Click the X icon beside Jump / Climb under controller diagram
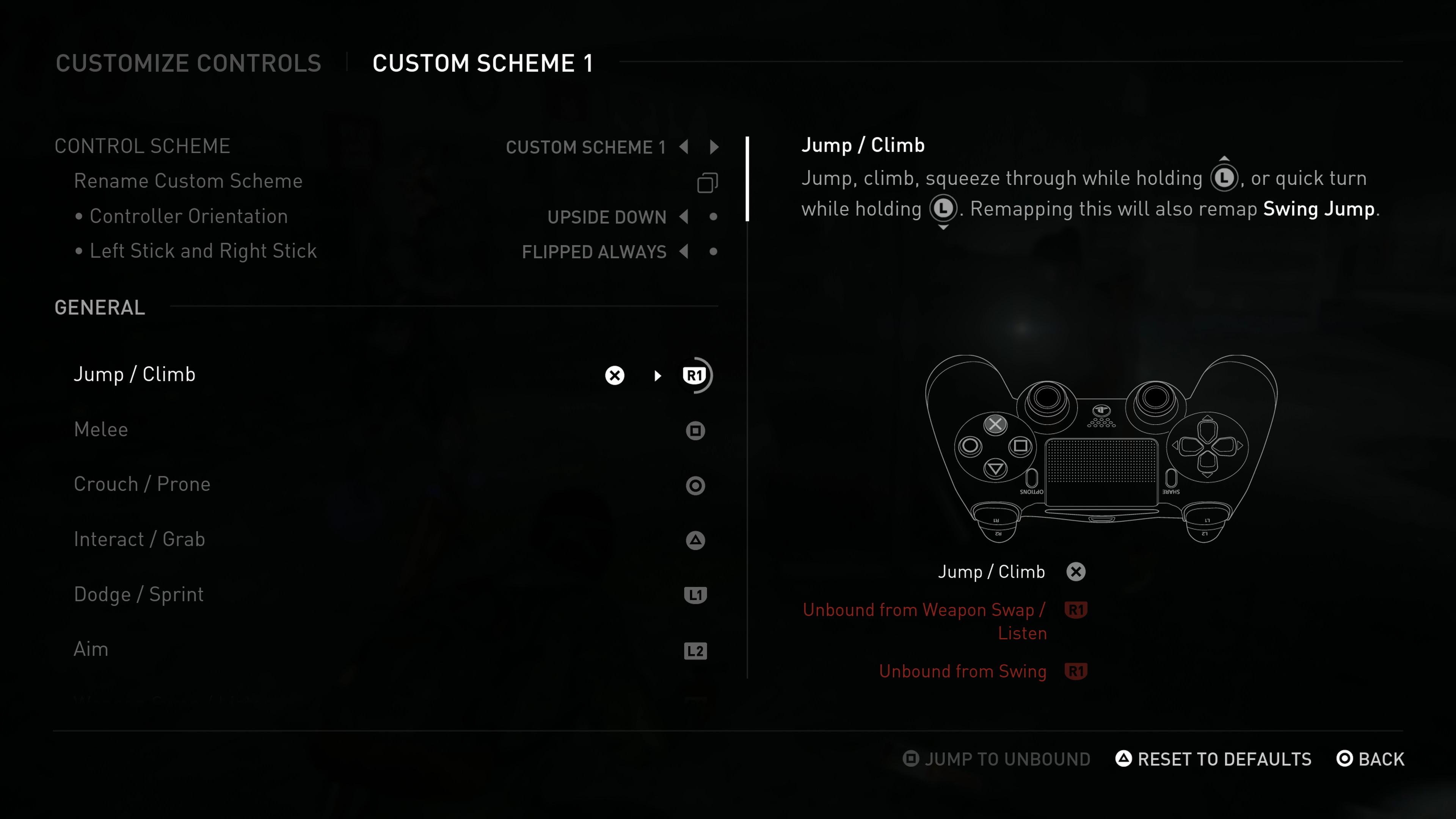1456x819 pixels. click(x=1076, y=571)
